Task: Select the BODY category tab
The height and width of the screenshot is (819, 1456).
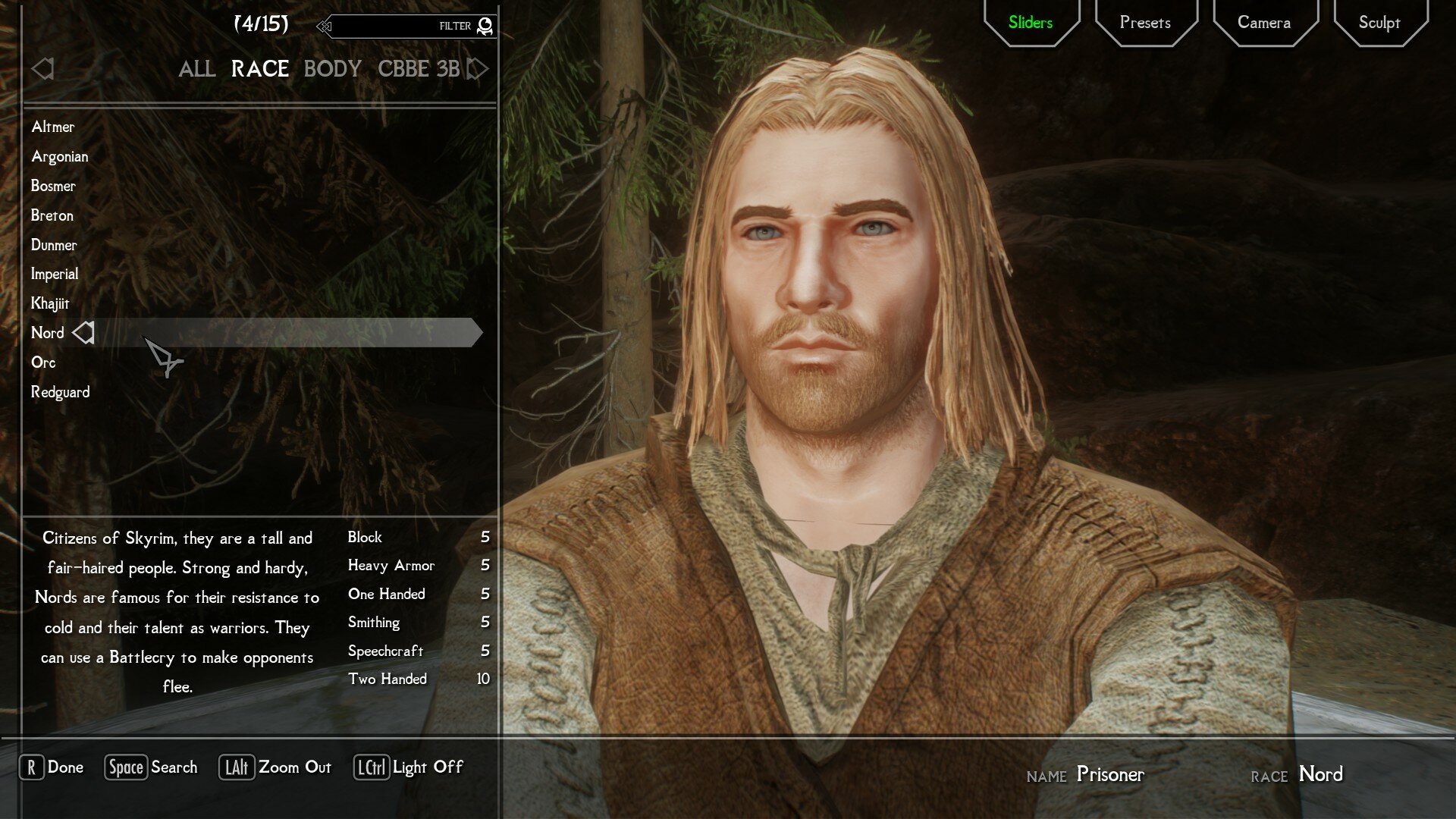Action: click(x=332, y=69)
